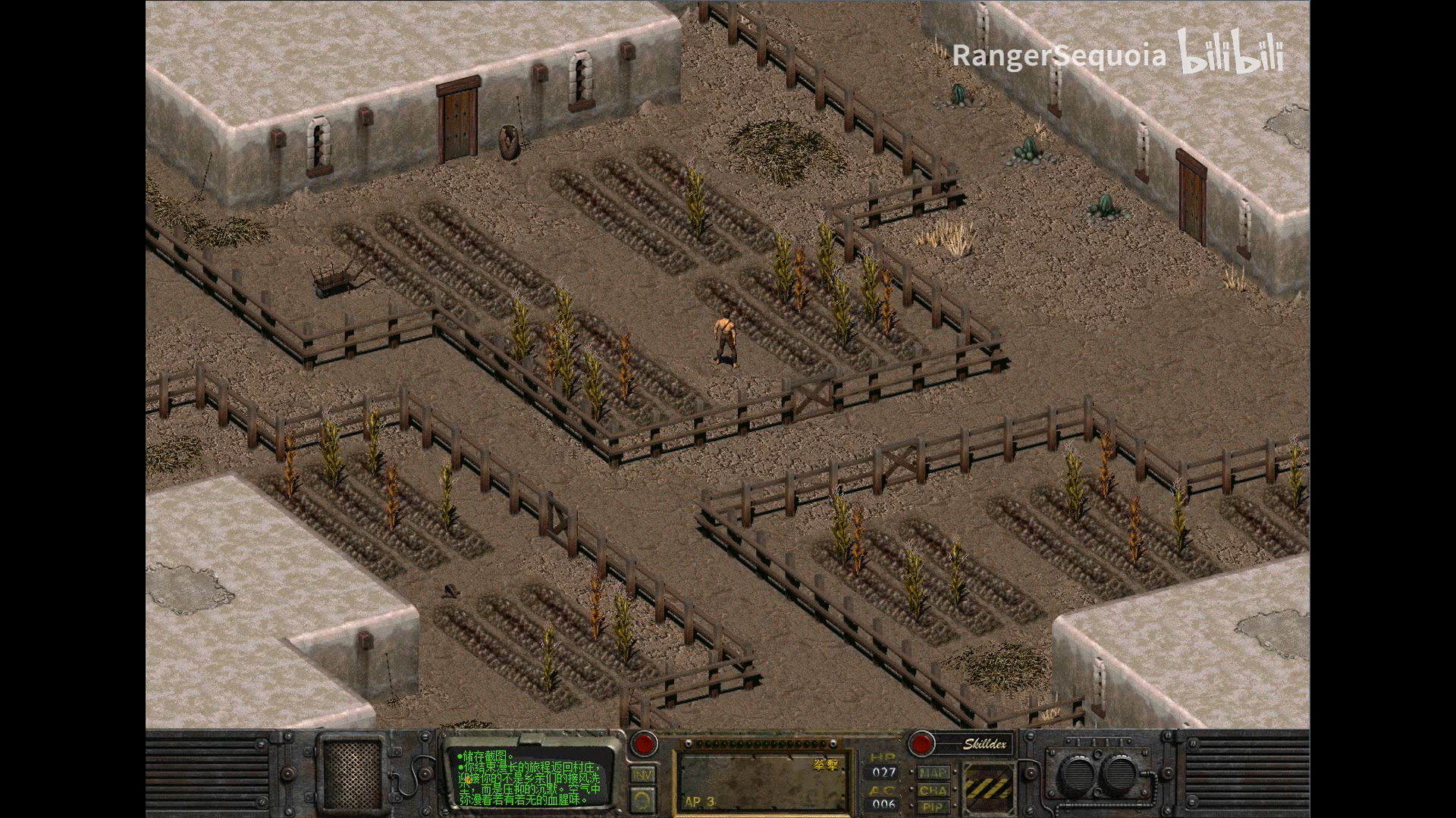Click the green message log display
This screenshot has height=818, width=1456.
530,777
